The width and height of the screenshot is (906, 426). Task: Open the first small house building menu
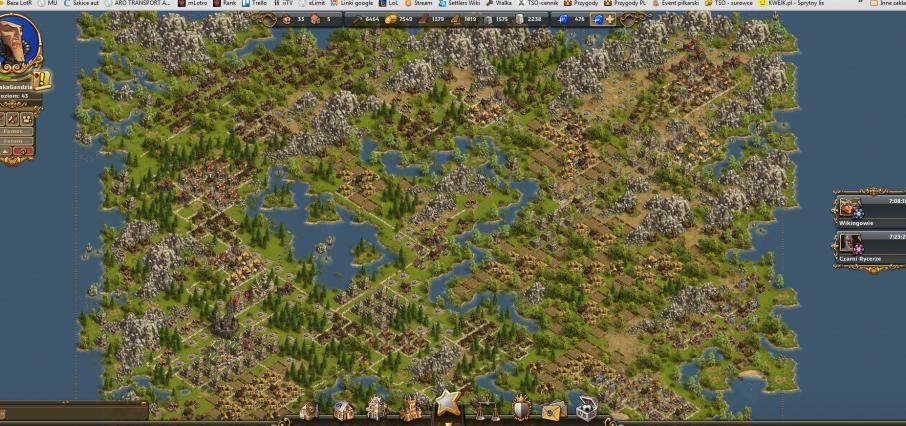308,410
